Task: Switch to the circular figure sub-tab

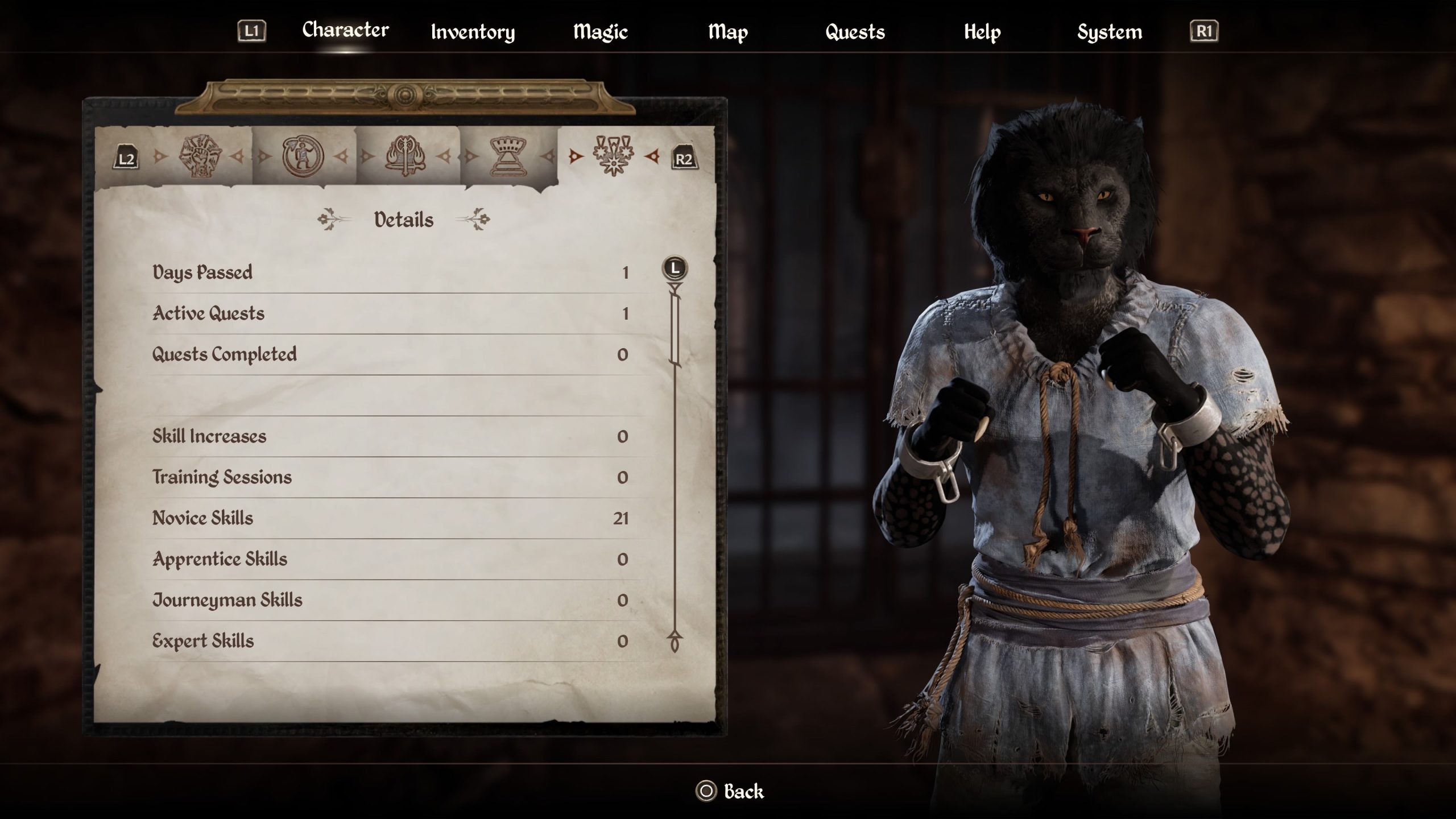Action: 303,156
